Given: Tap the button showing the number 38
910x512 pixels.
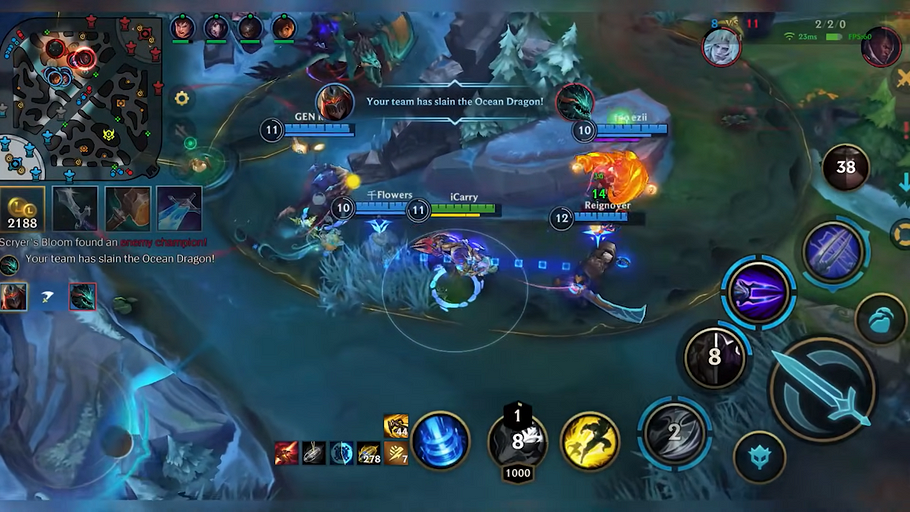Looking at the screenshot, I should click(x=846, y=167).
